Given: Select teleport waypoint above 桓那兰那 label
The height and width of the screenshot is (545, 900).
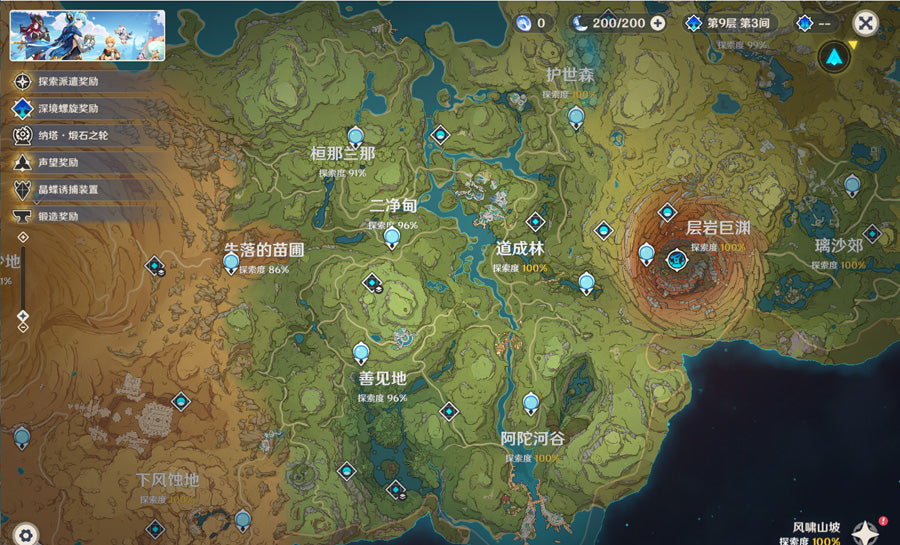Looking at the screenshot, I should tap(355, 137).
